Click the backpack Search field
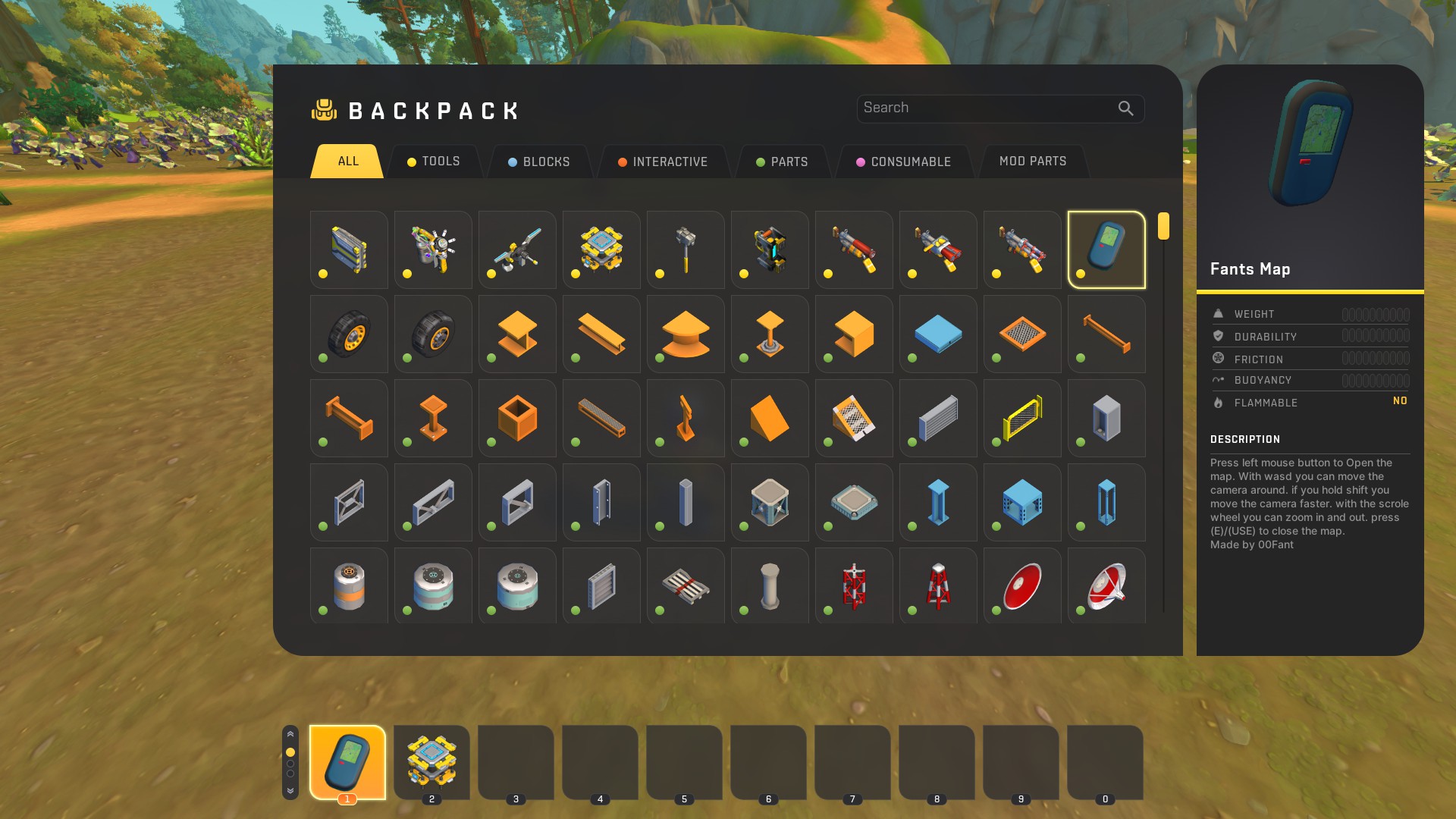The height and width of the screenshot is (819, 1456). coord(986,108)
